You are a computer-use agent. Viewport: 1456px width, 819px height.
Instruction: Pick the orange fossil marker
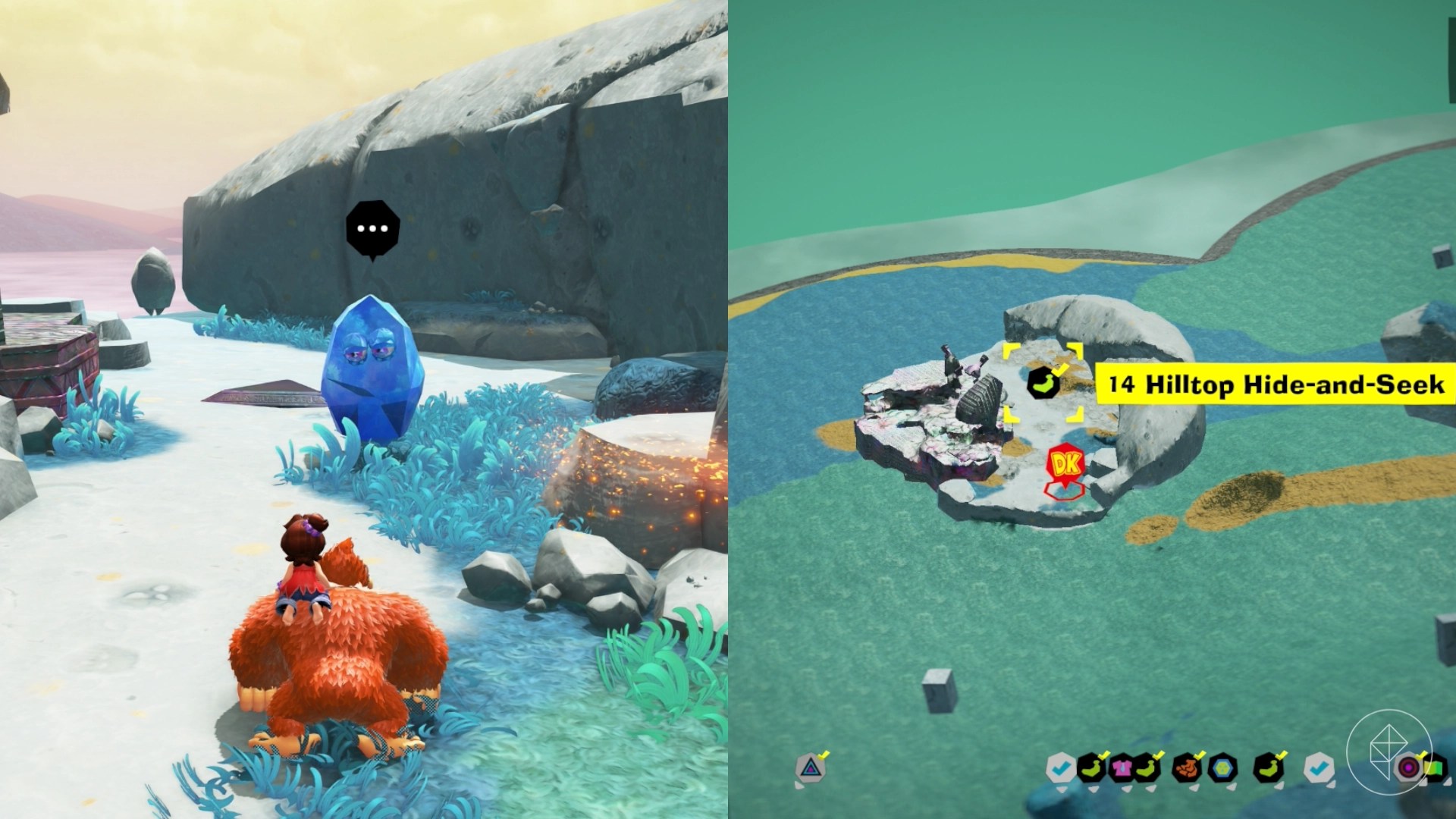1186,768
